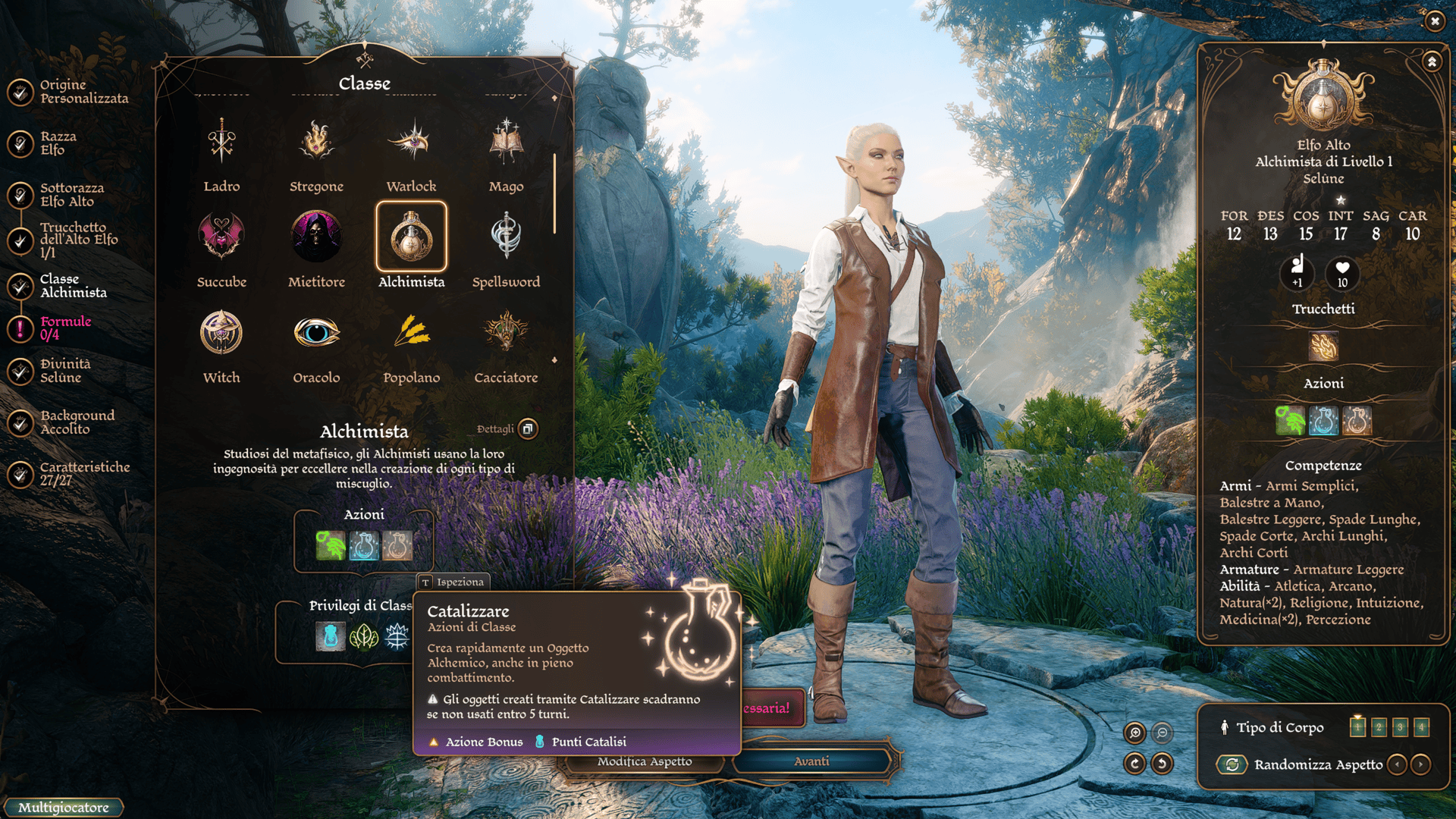Screen dimensions: 1456x819
Task: Collapse the character summary panel
Action: pyautogui.click(x=1432, y=61)
